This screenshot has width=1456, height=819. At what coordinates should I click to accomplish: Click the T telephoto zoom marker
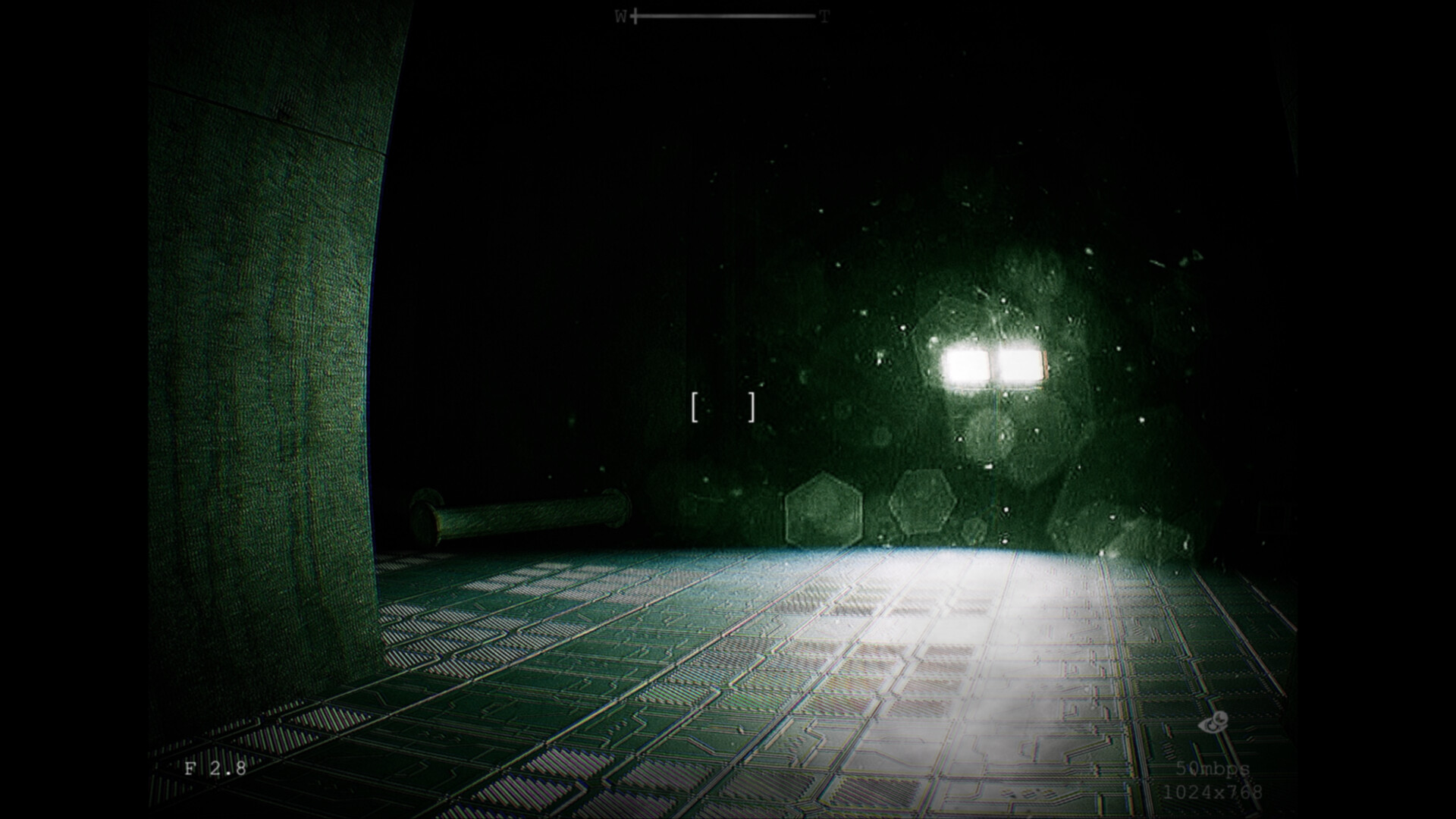point(824,14)
